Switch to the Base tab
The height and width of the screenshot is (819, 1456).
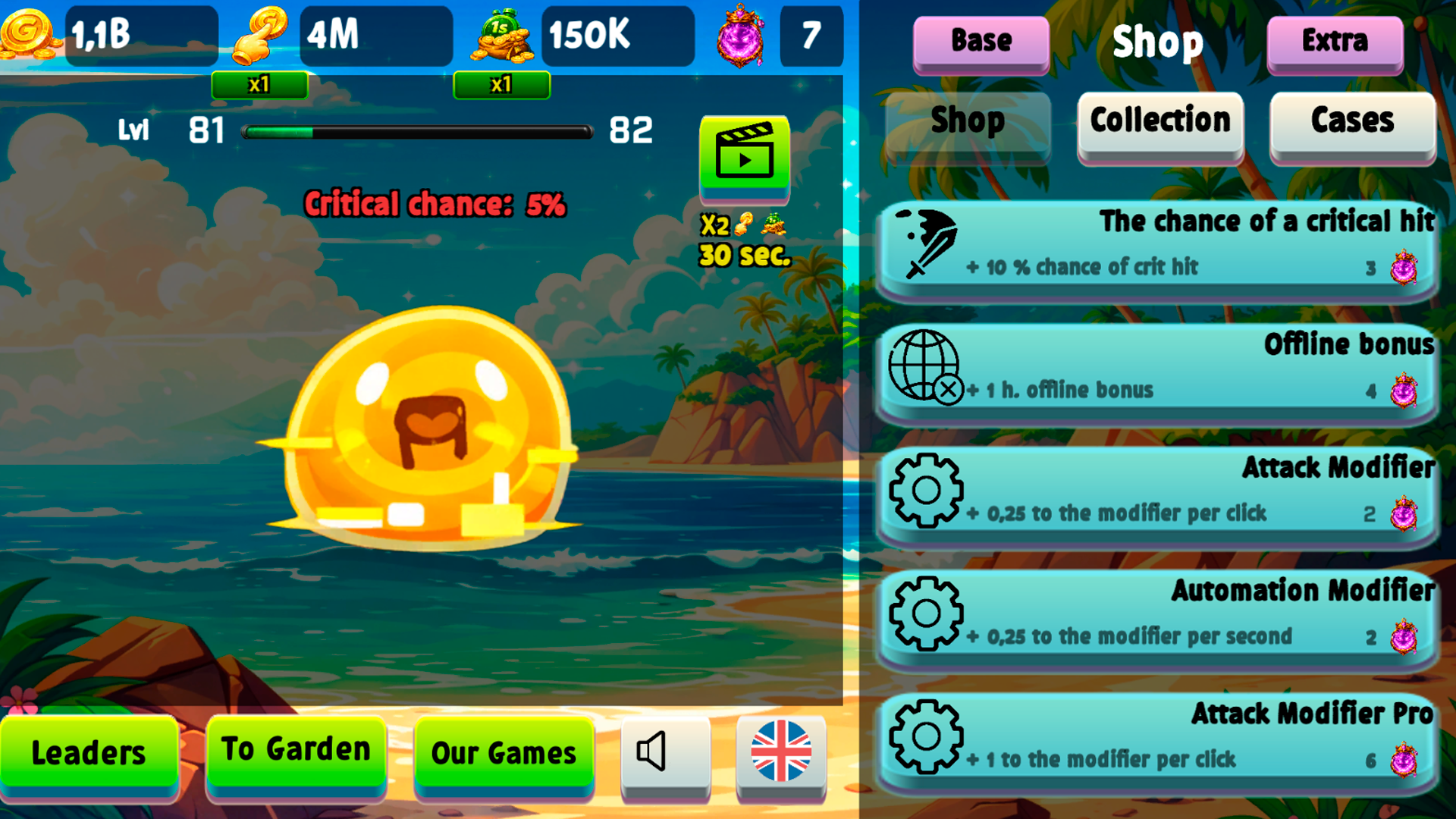click(980, 42)
